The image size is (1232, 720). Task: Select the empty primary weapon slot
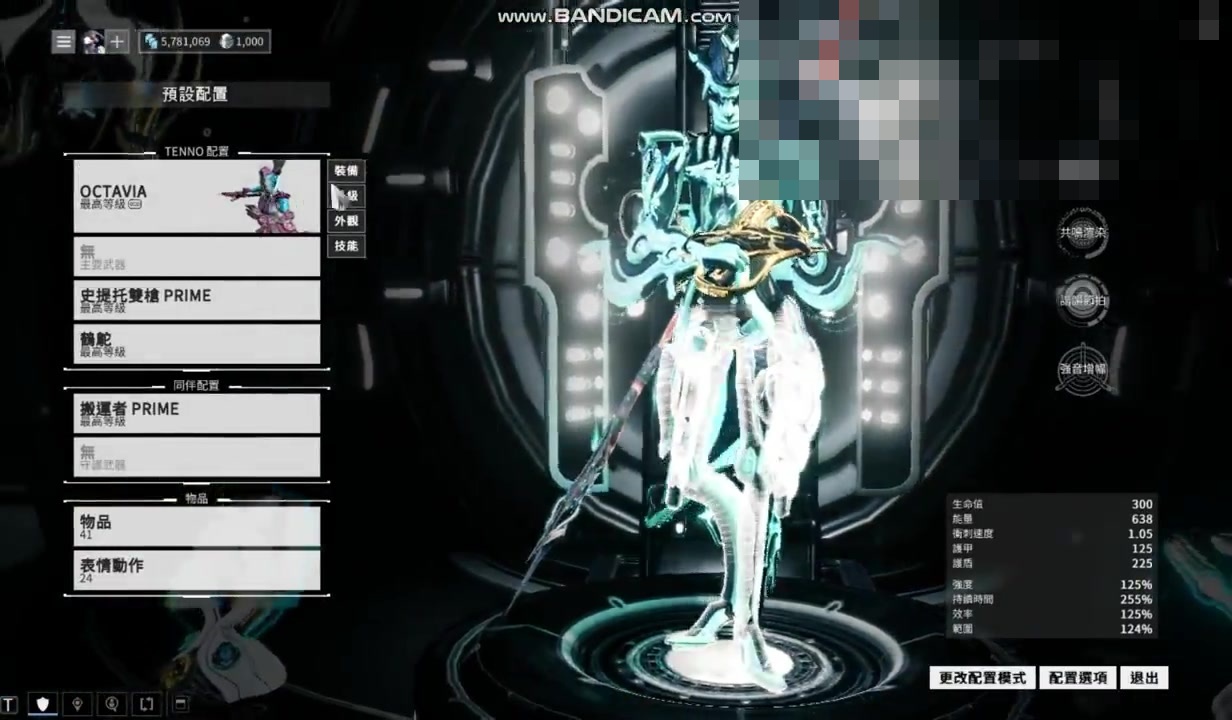click(x=196, y=257)
